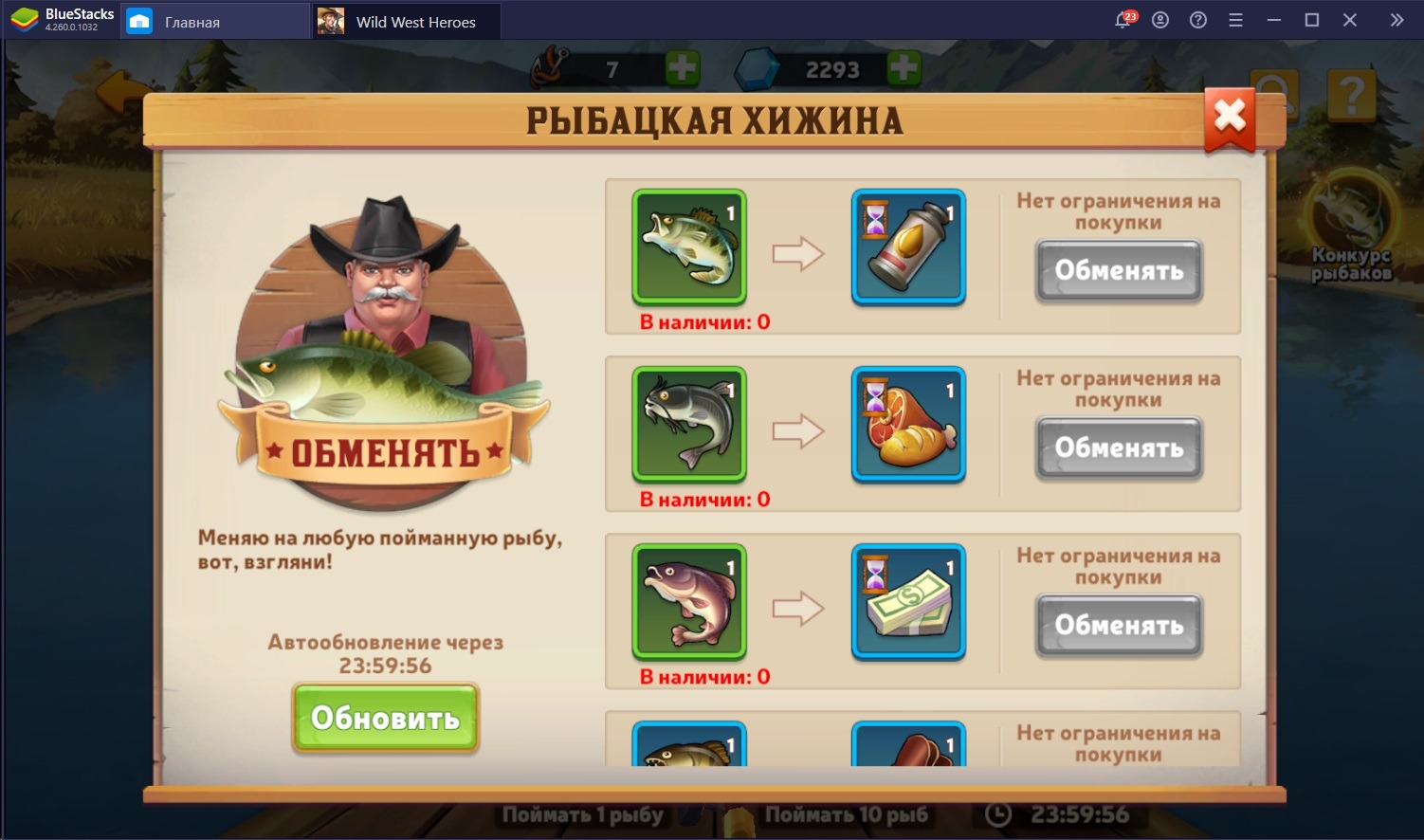Inspect the meat and bread reward icon
Screen dimensions: 1424x840
point(908,424)
